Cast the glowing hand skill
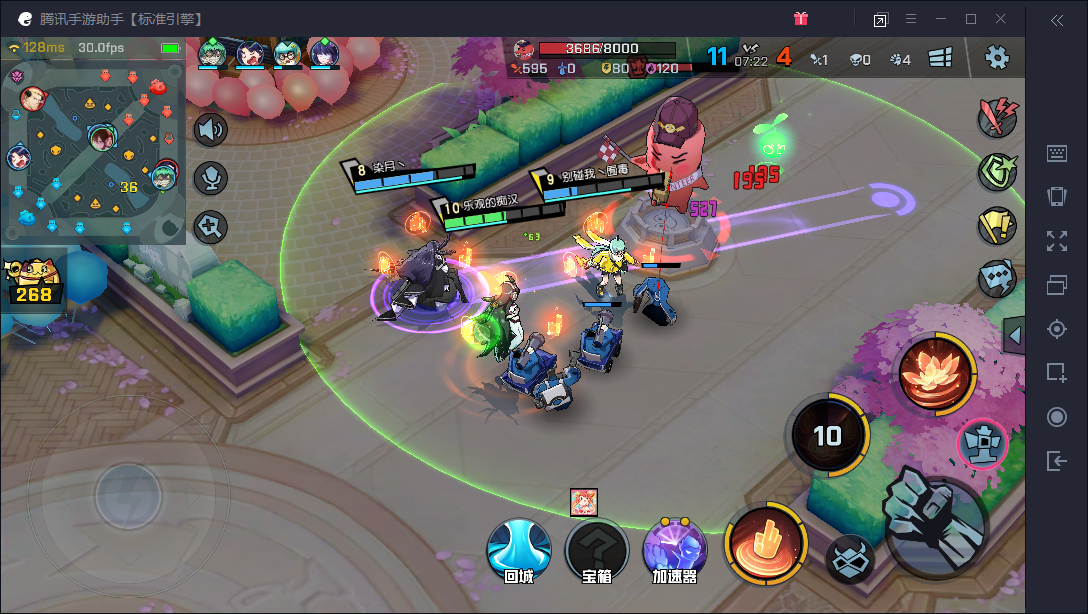1088x614 pixels. 765,544
